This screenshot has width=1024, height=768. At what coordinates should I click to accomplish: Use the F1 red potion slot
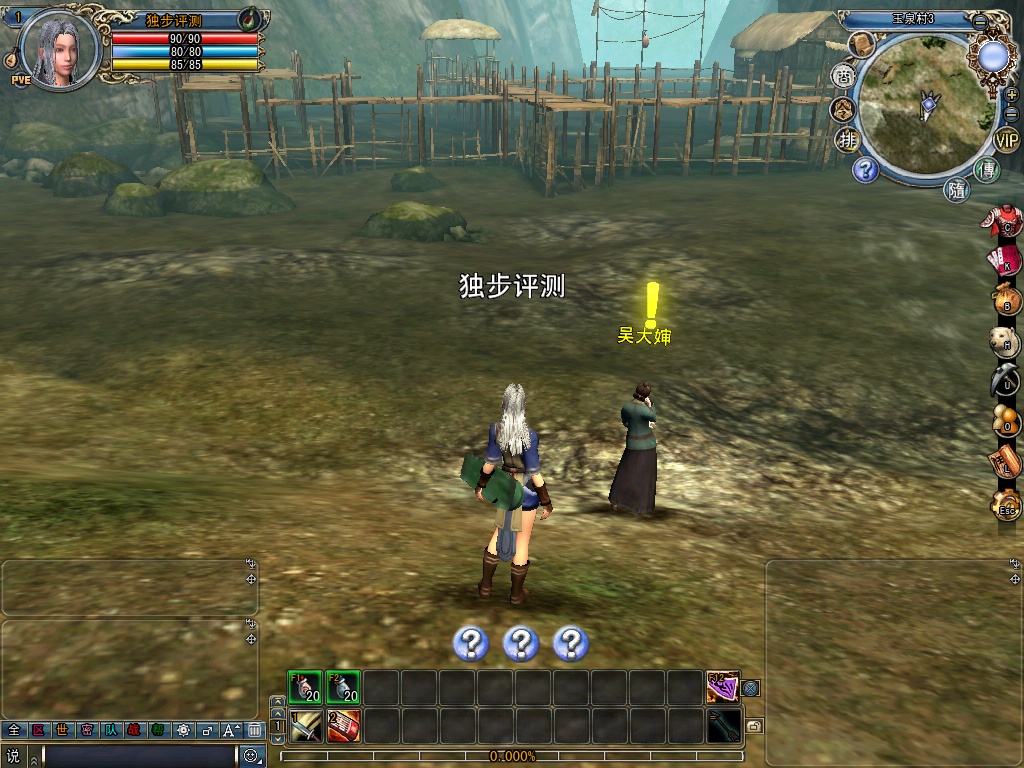coord(305,687)
